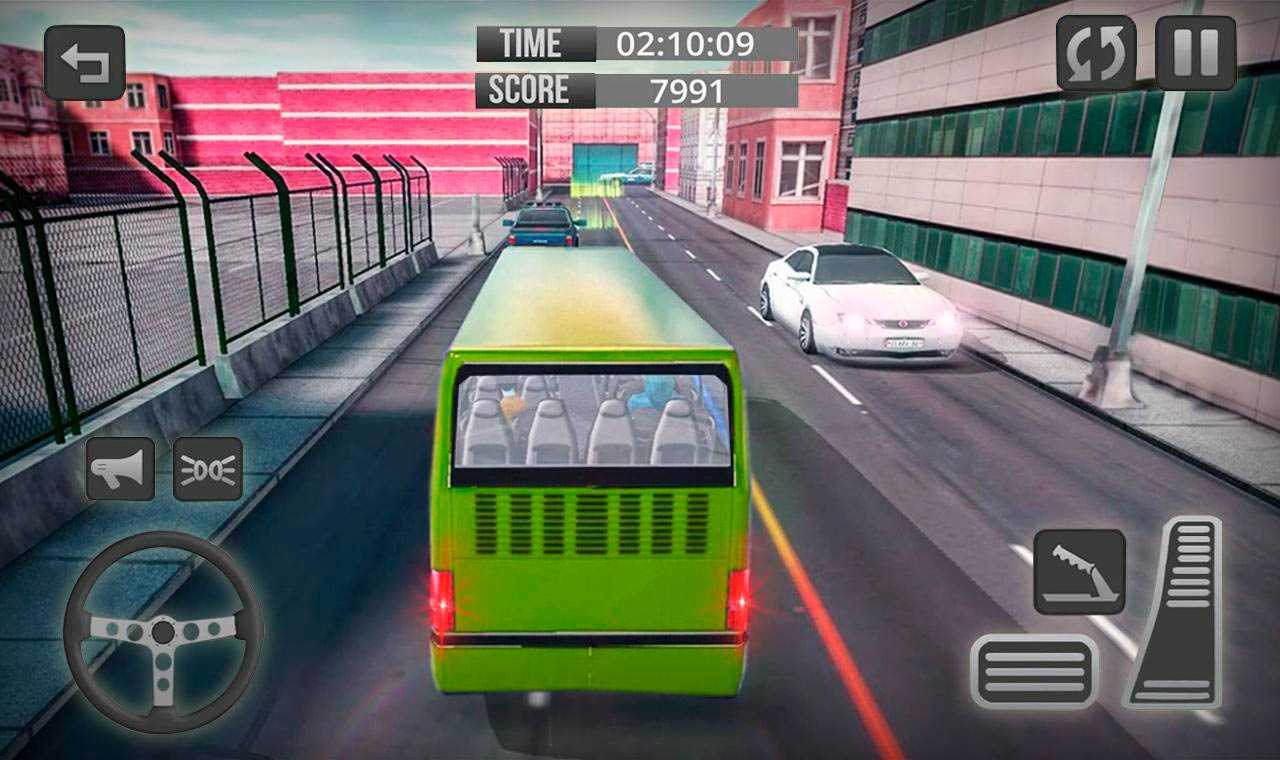This screenshot has width=1280, height=760.
Task: Toggle the headlights button
Action: coord(208,468)
